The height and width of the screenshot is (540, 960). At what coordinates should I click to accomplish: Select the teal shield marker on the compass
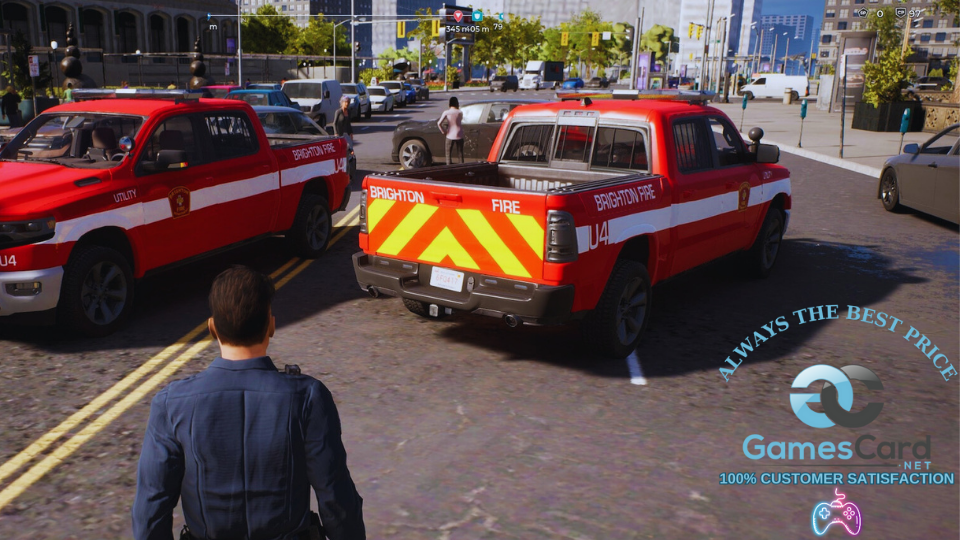[x=477, y=16]
